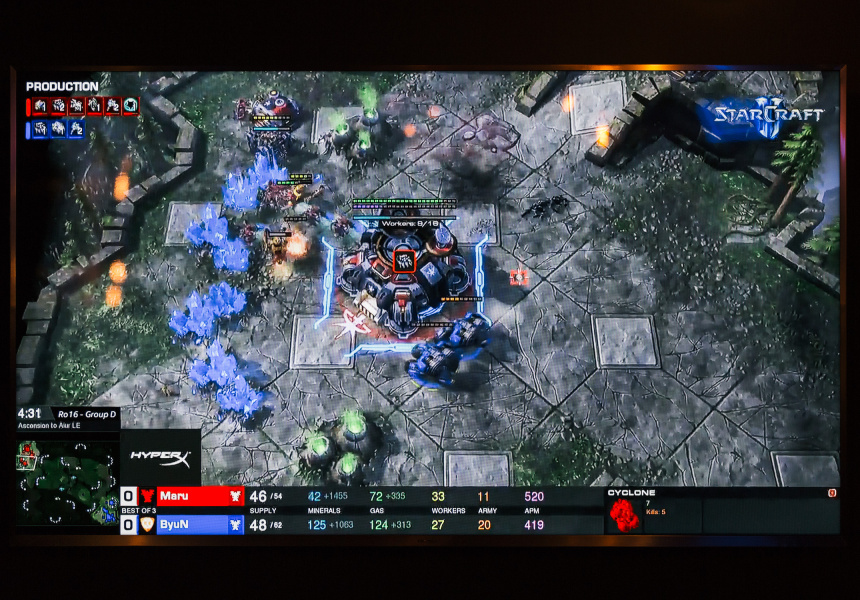Click the teal circular upgrade icon in red production row
This screenshot has width=860, height=600.
pos(130,105)
